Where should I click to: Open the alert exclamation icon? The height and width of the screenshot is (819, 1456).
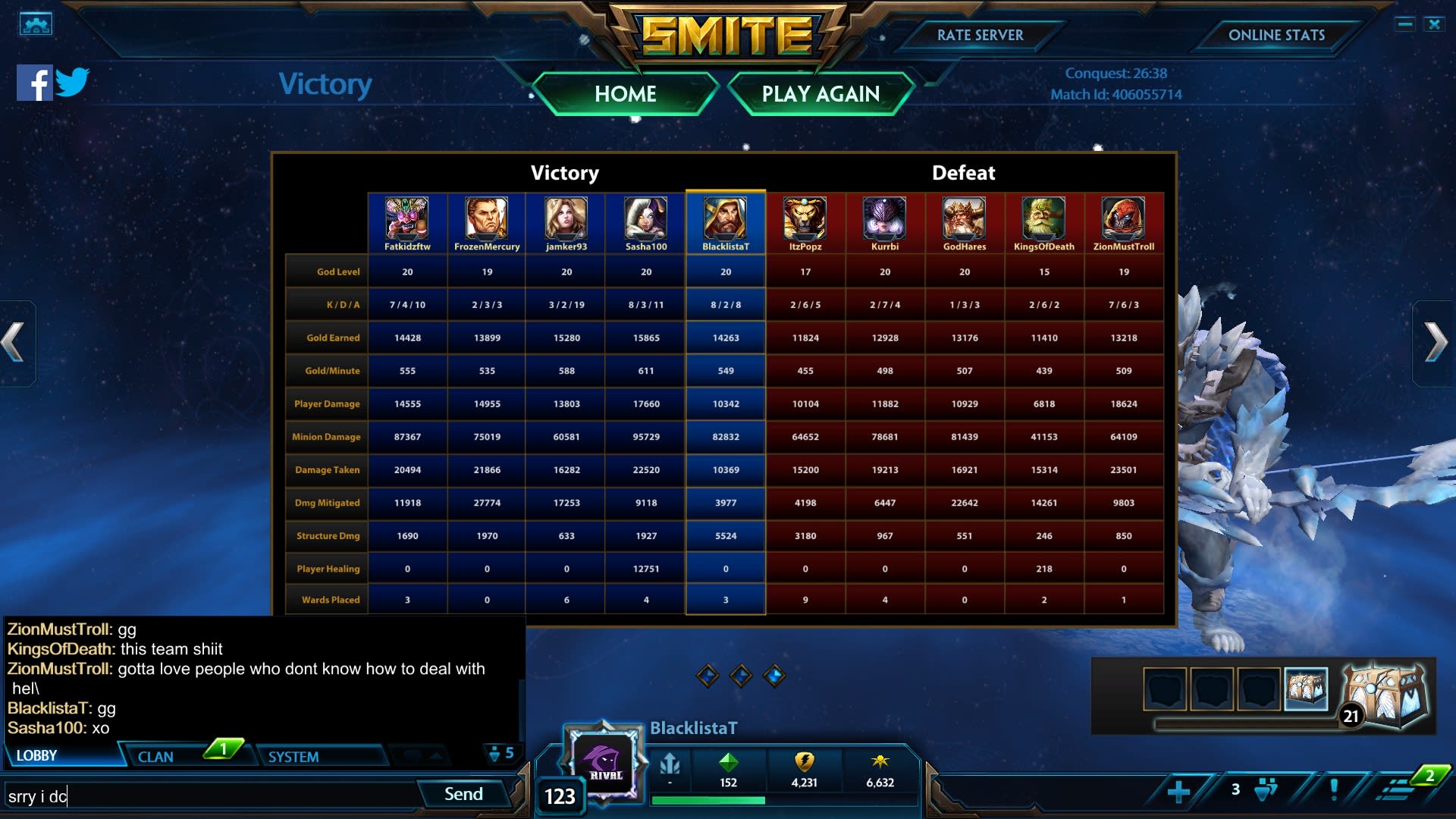pos(1334,789)
